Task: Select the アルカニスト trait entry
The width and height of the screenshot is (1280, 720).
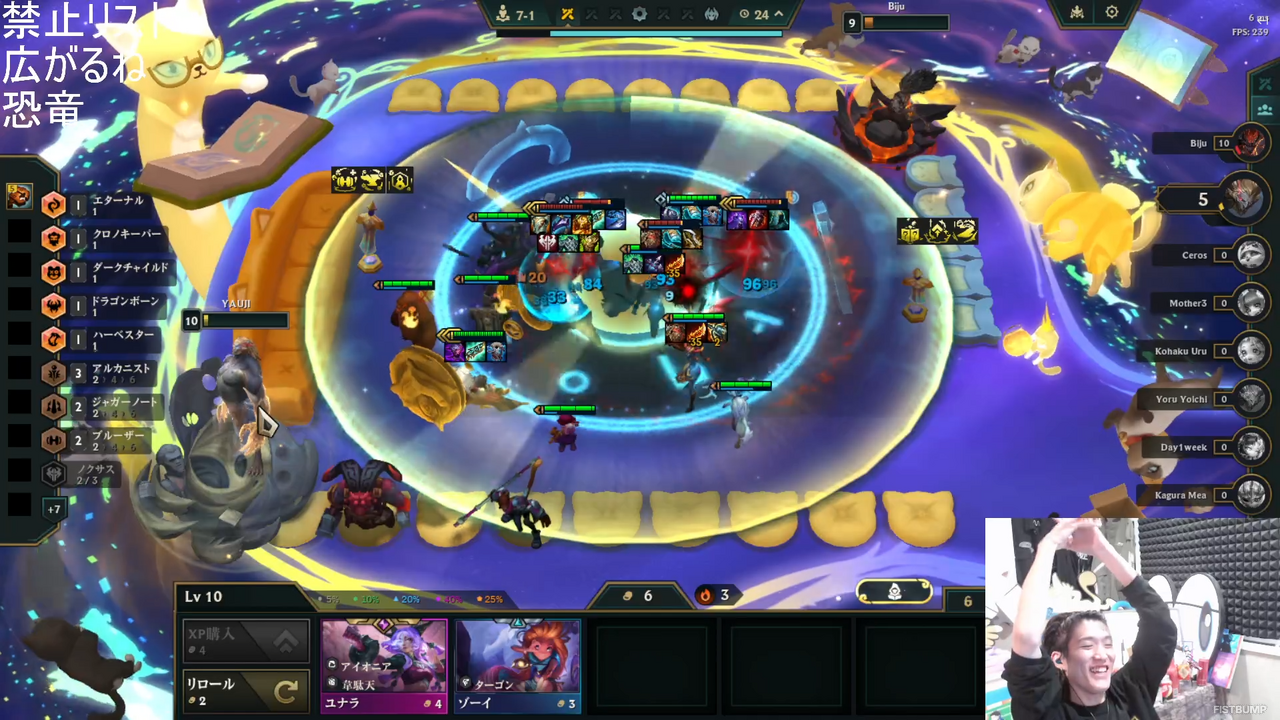Action: point(100,373)
